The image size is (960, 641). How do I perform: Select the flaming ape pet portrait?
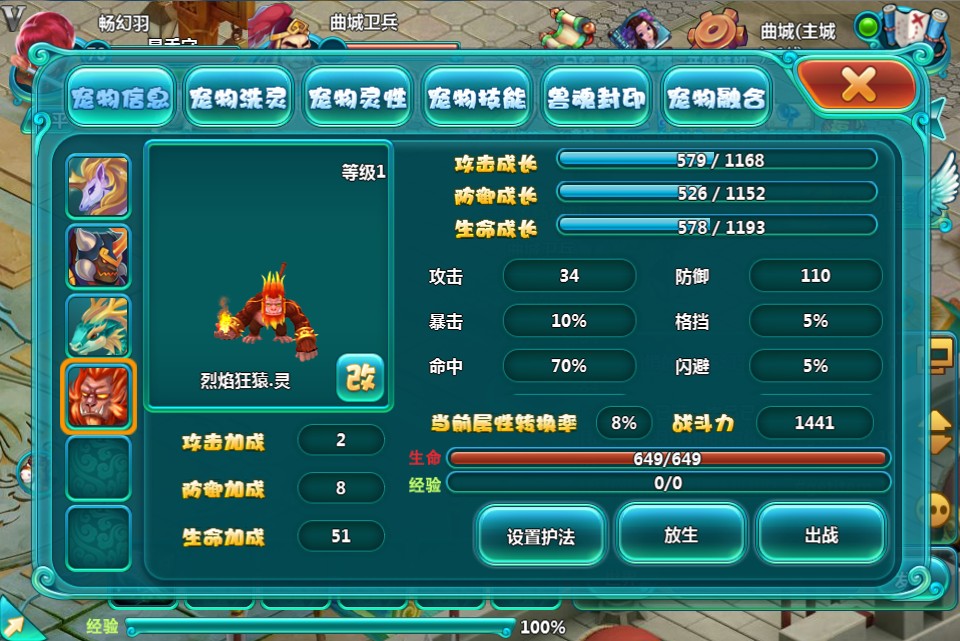tap(98, 397)
